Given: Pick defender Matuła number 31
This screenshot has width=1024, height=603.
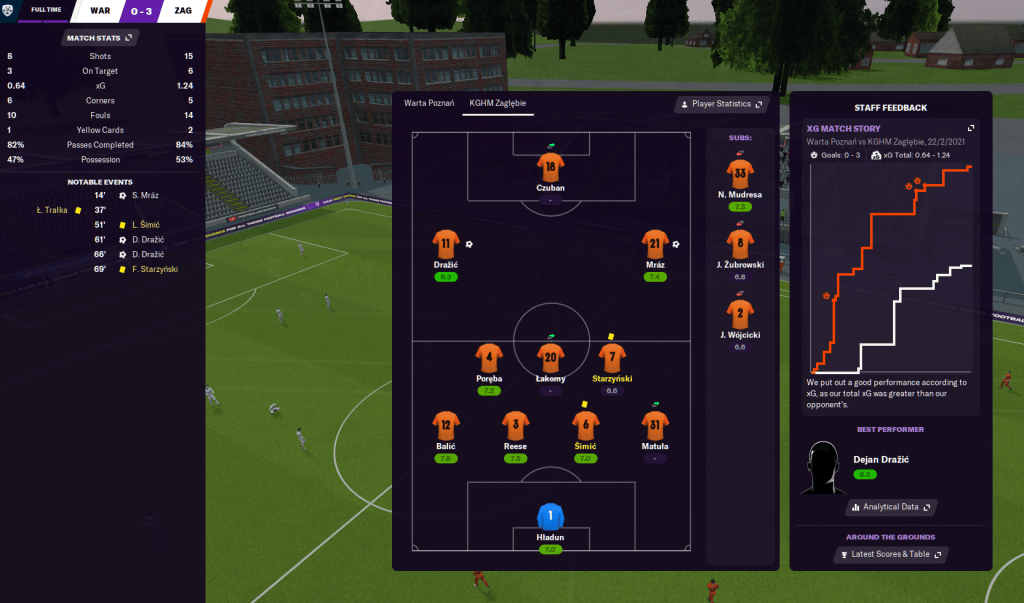Looking at the screenshot, I should (x=655, y=424).
